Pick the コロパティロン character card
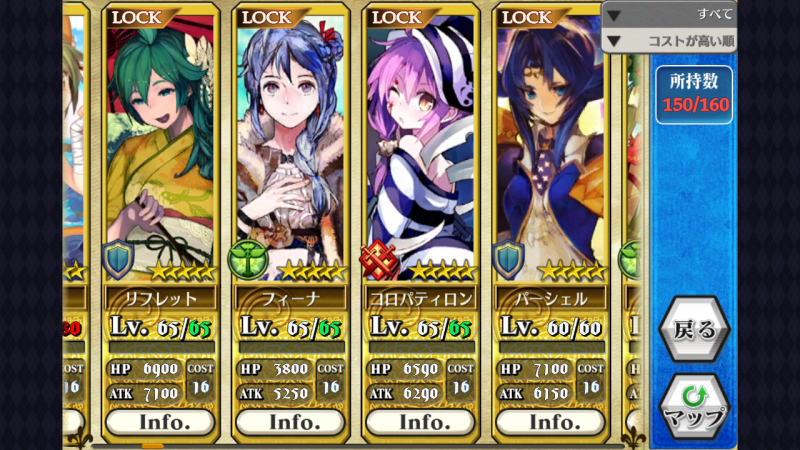This screenshot has width=800, height=450. (x=420, y=150)
